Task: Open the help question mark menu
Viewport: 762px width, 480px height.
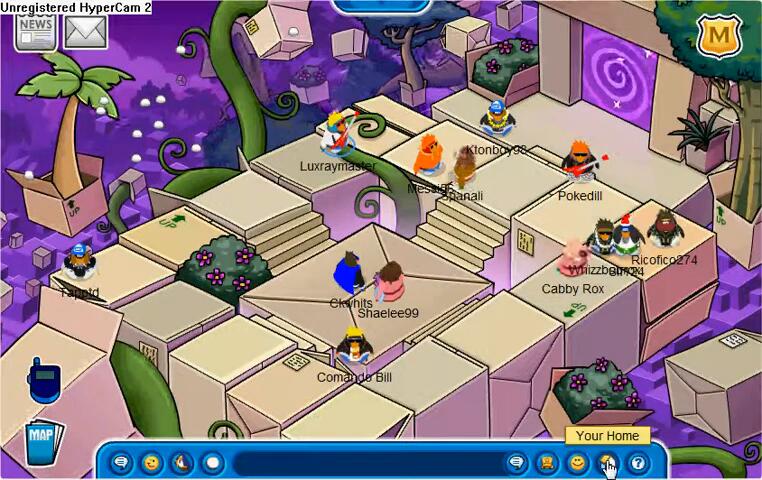Action: coord(637,463)
